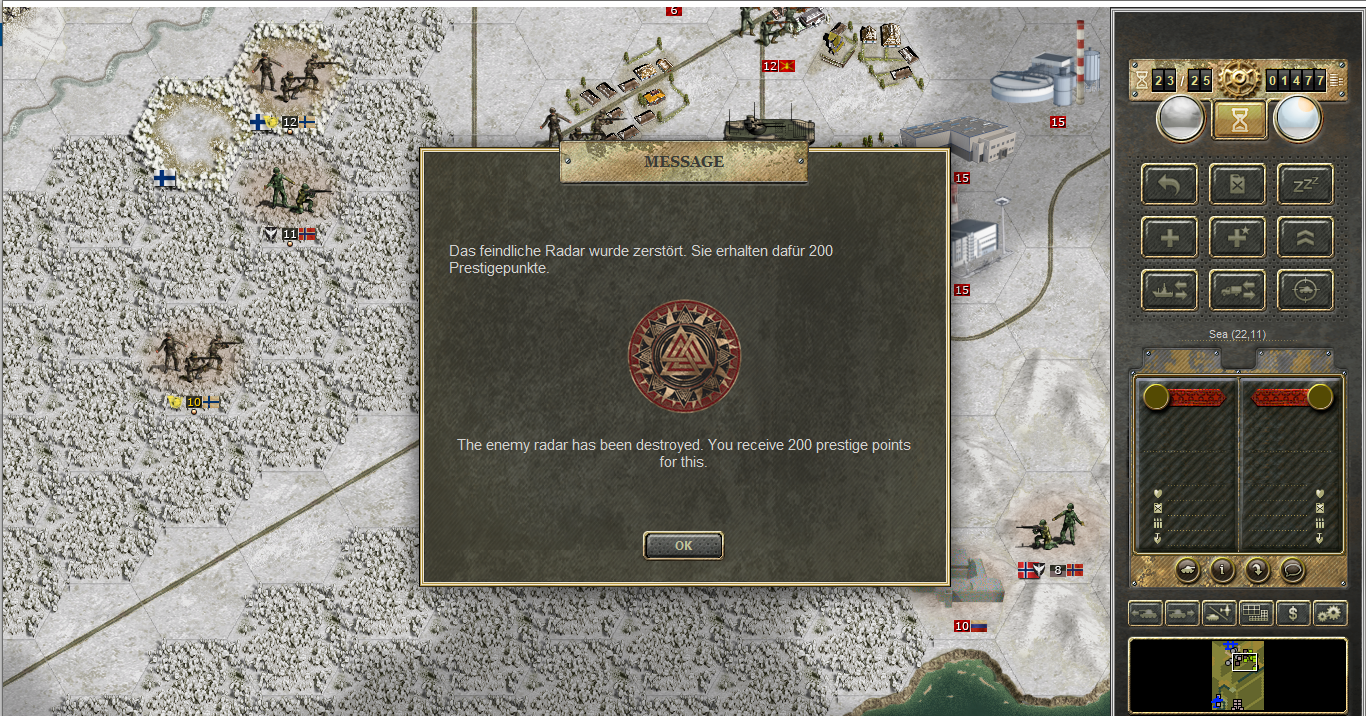Upgrade unit with the double chevron button
1366x716 pixels.
point(1305,237)
